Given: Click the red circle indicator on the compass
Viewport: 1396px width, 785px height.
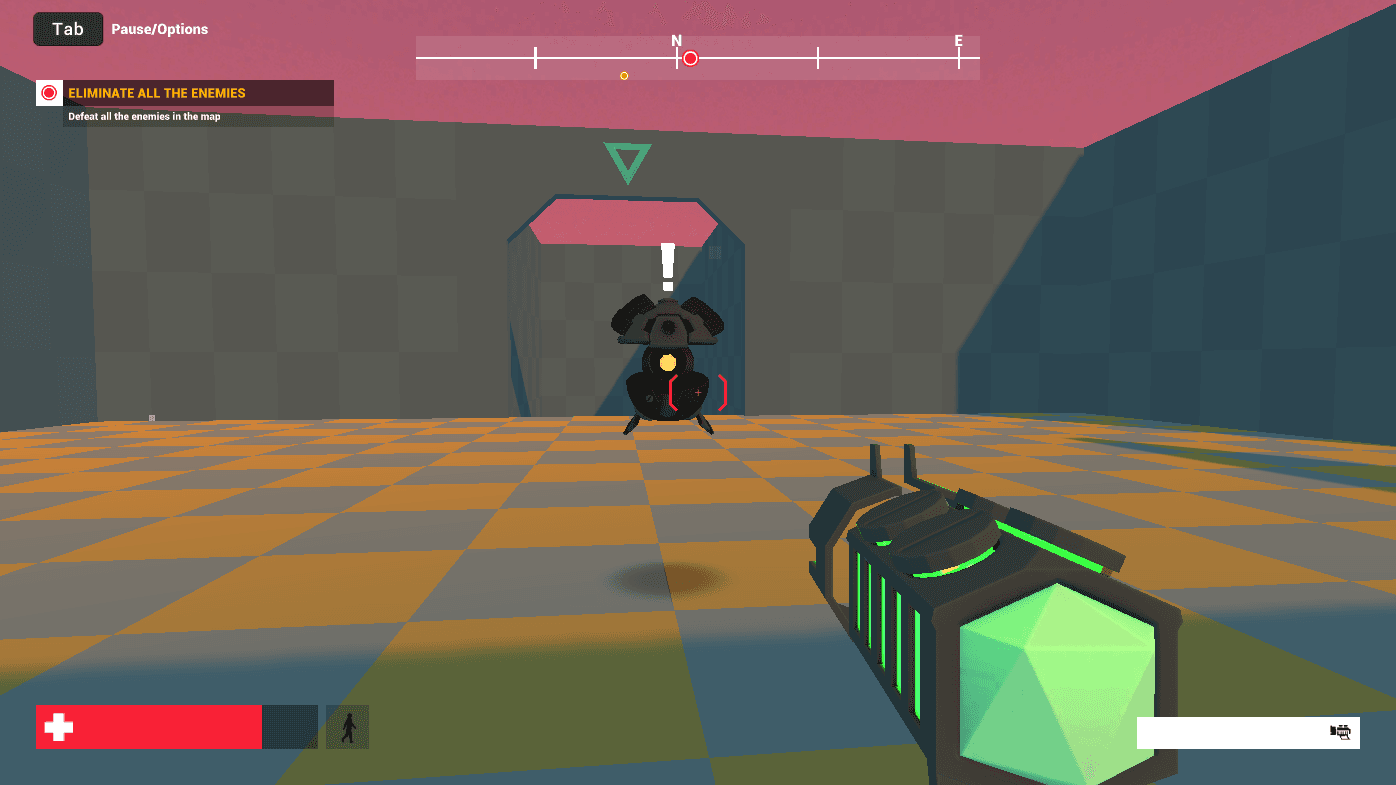Looking at the screenshot, I should [689, 58].
